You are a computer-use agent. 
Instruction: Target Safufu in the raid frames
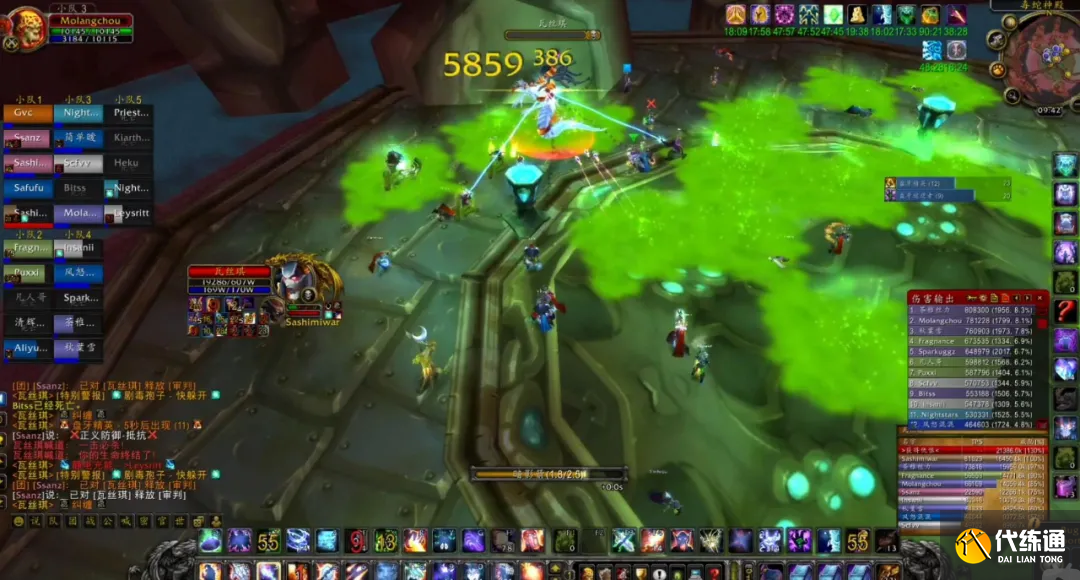pyautogui.click(x=28, y=188)
